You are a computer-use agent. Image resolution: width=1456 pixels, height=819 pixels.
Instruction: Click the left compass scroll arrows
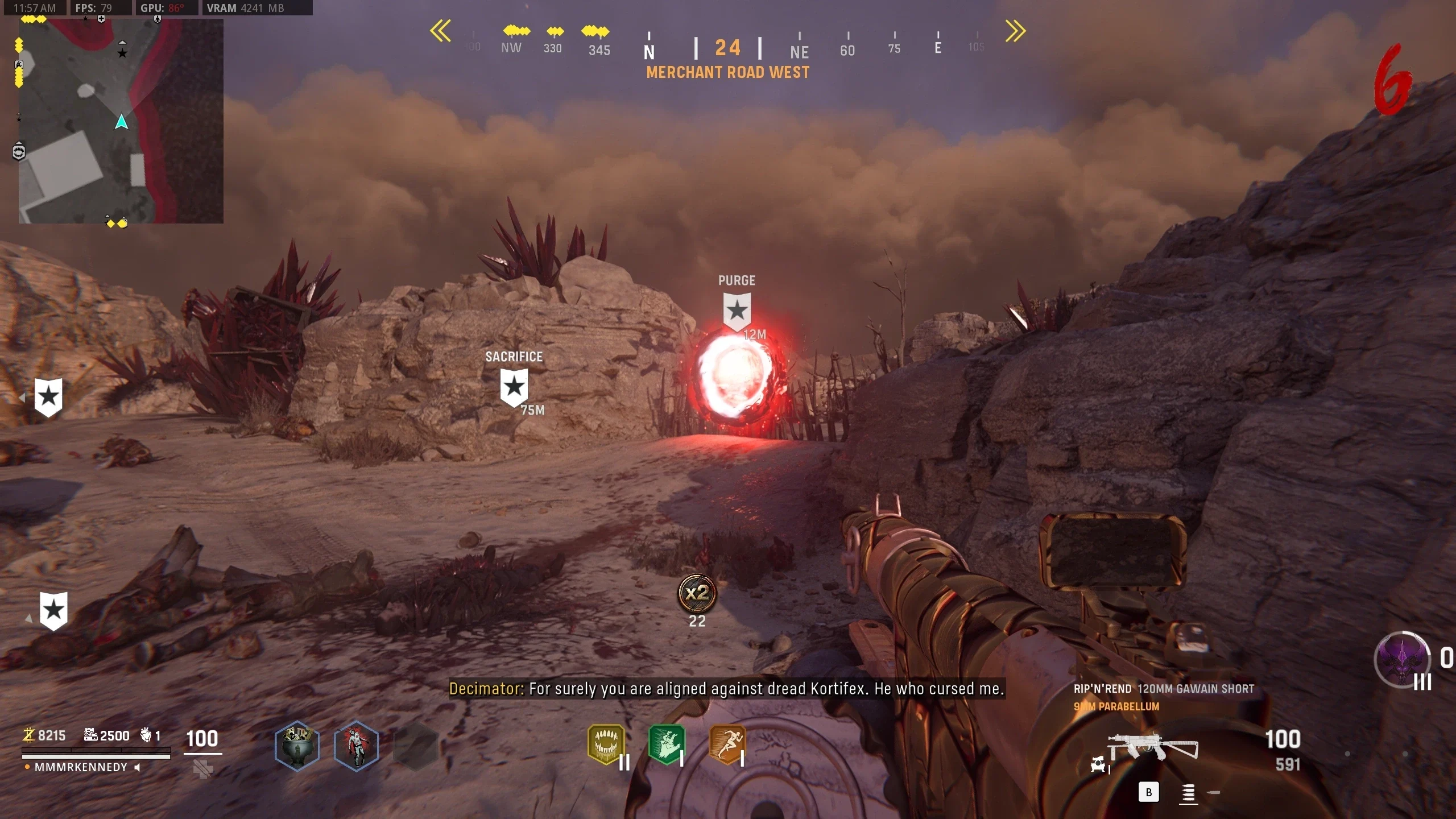[441, 31]
